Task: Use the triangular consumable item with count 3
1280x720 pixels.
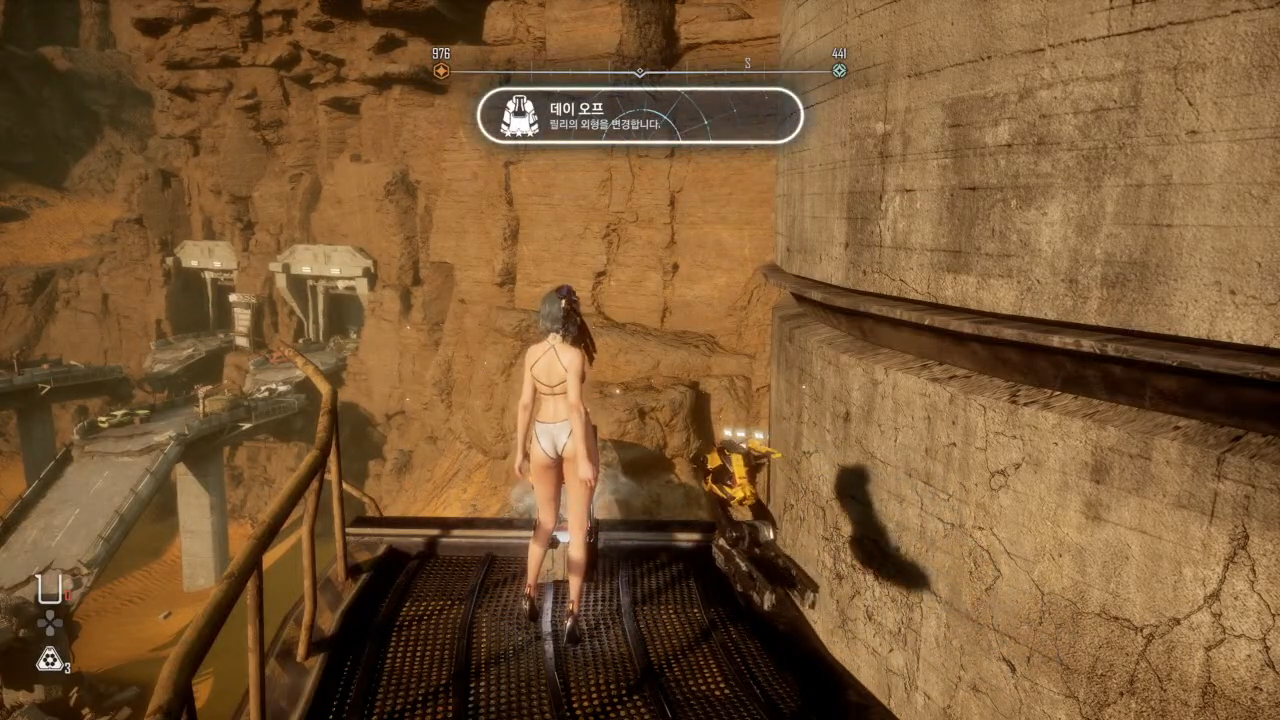Action: pos(49,658)
